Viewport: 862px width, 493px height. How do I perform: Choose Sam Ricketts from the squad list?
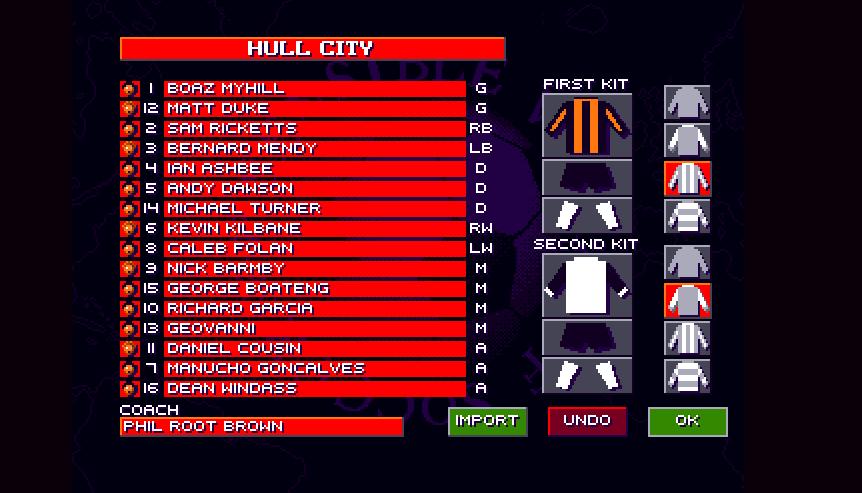pyautogui.click(x=314, y=129)
